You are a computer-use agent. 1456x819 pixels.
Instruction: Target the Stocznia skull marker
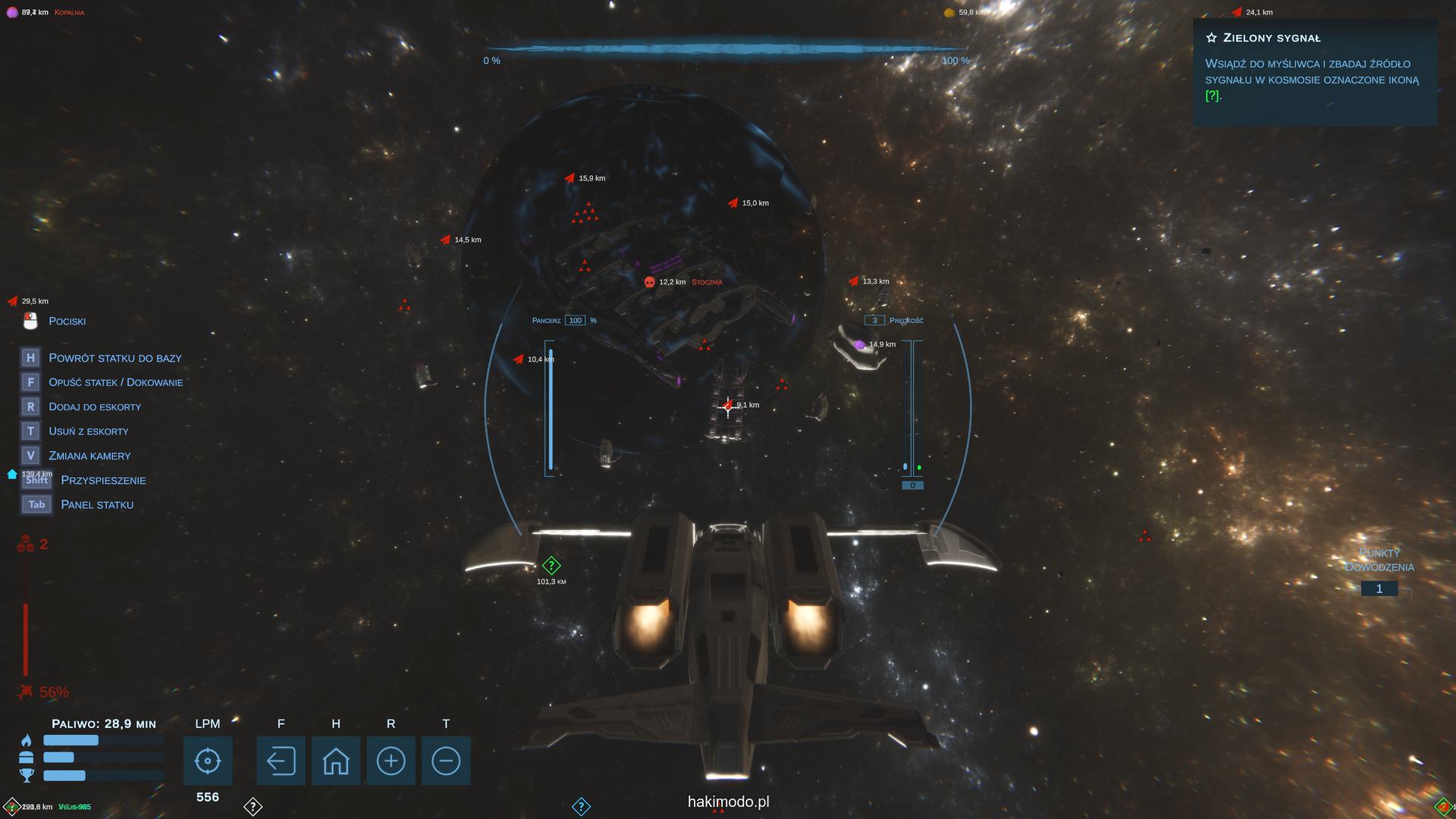tap(649, 282)
